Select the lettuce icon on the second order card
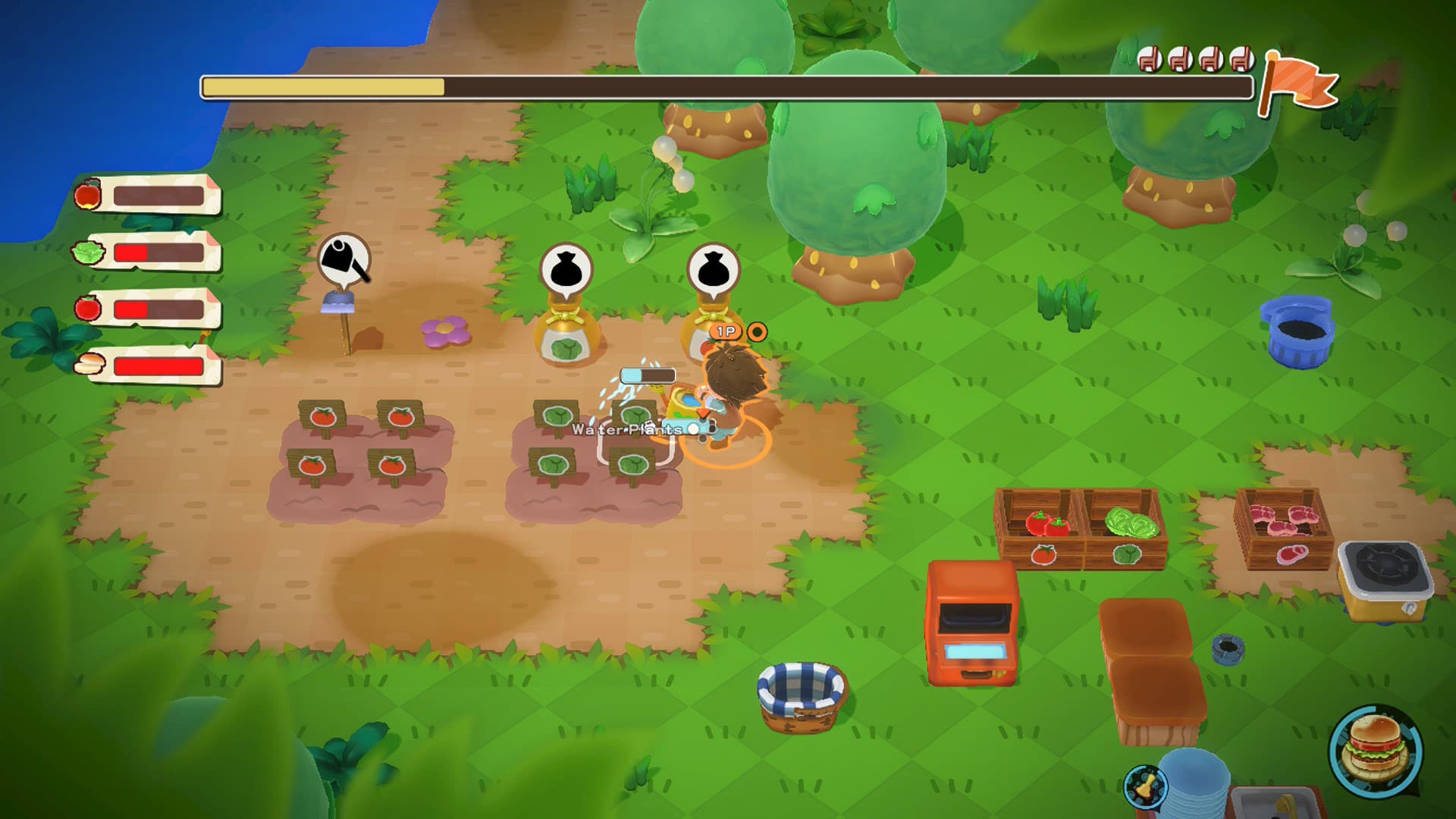The image size is (1456, 819). pos(89,252)
